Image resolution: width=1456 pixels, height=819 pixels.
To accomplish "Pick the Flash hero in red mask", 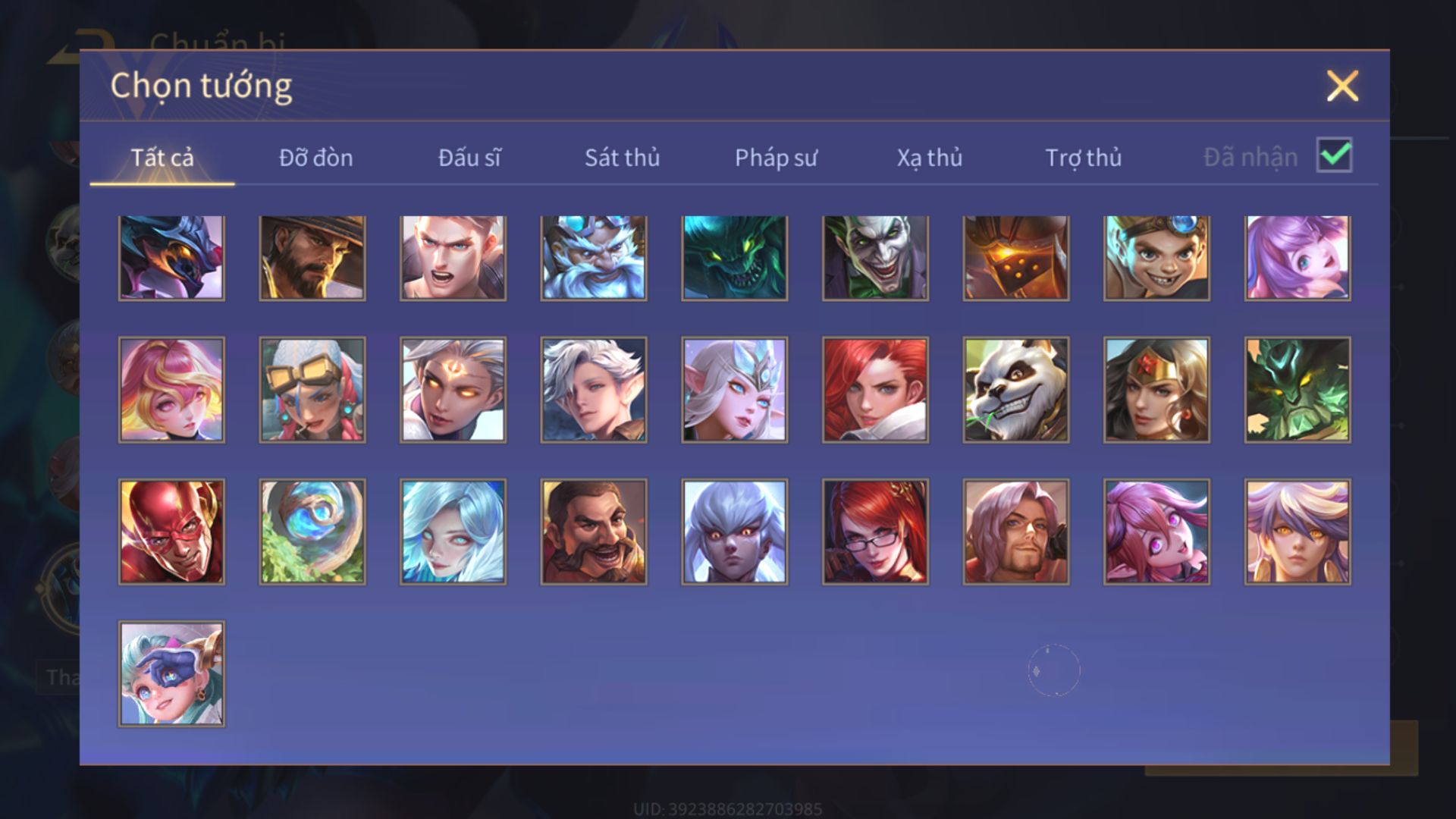I will [x=171, y=532].
